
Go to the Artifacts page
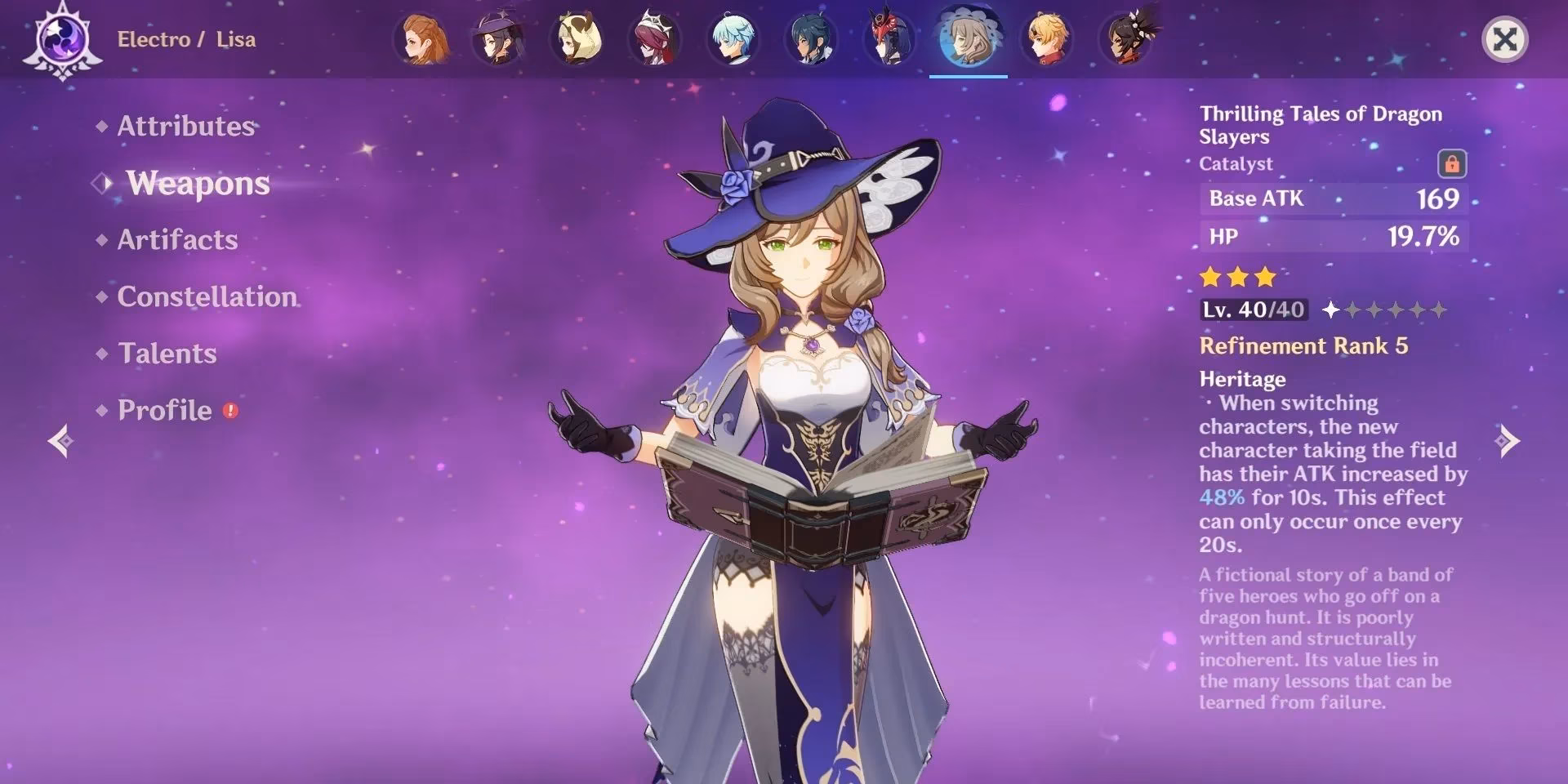click(x=177, y=239)
